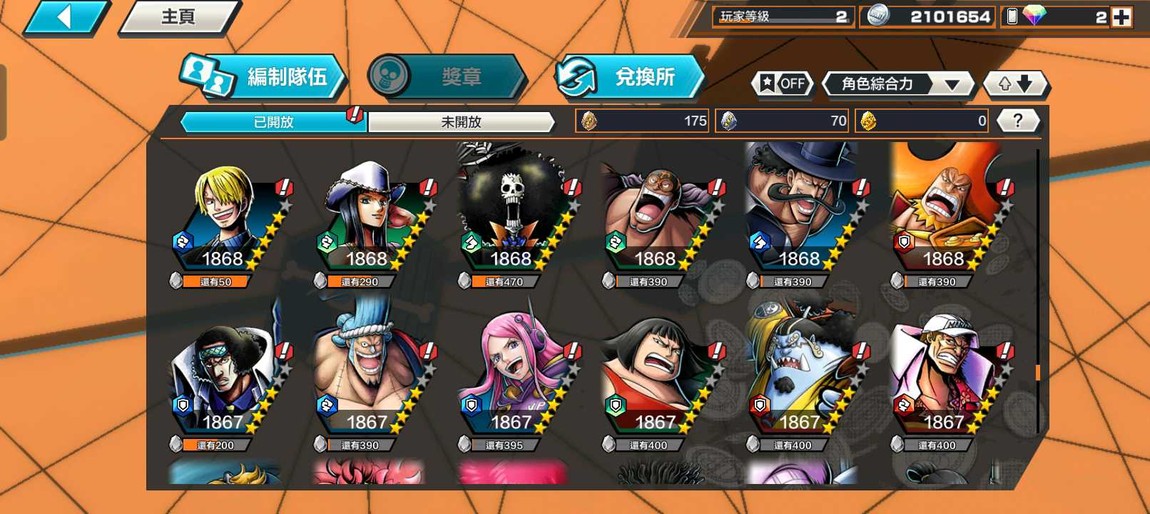Open the 兌換所 exchange tab
The height and width of the screenshot is (514, 1150).
[630, 77]
